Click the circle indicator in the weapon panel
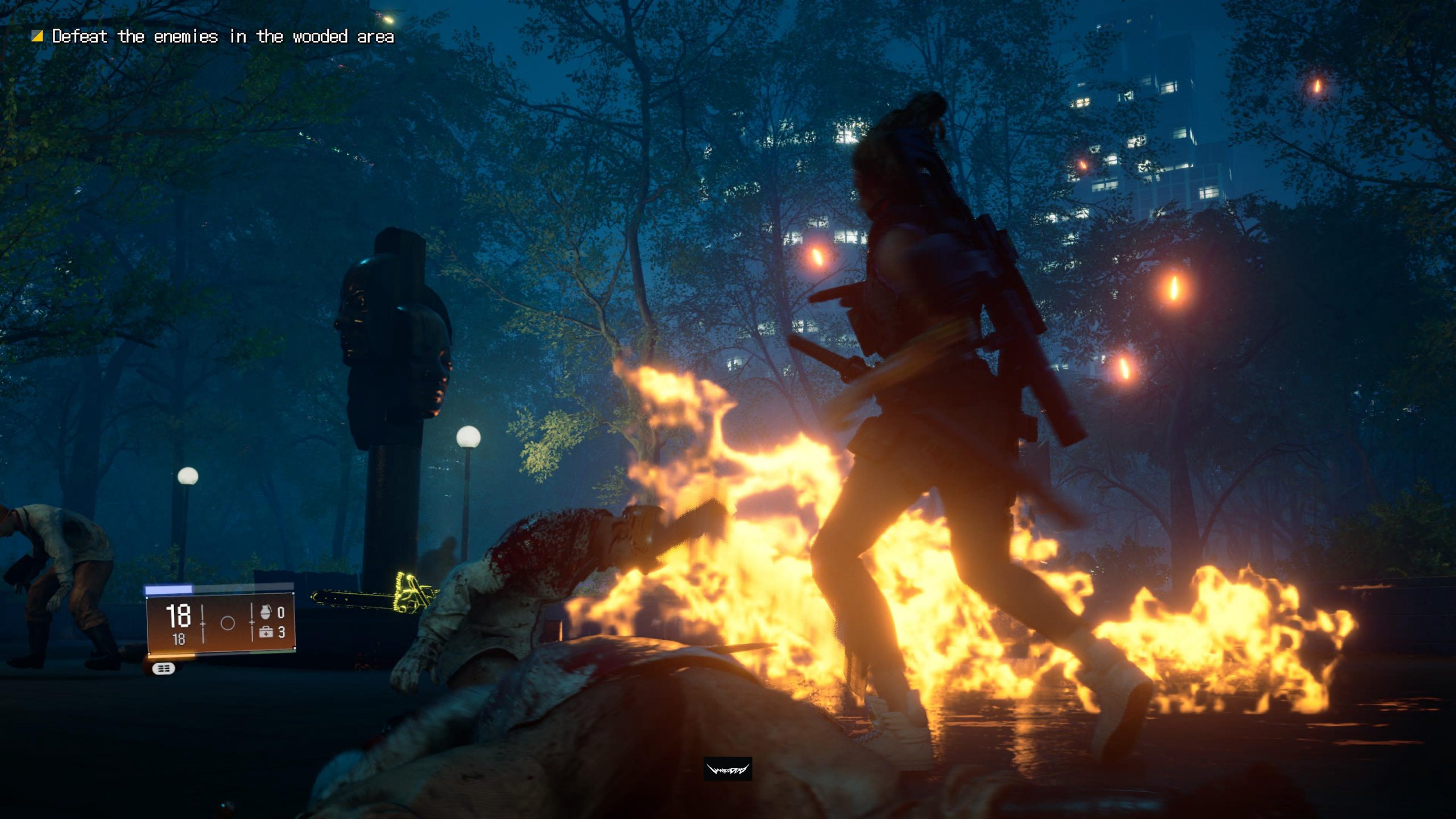The image size is (1456, 819). coord(227,623)
